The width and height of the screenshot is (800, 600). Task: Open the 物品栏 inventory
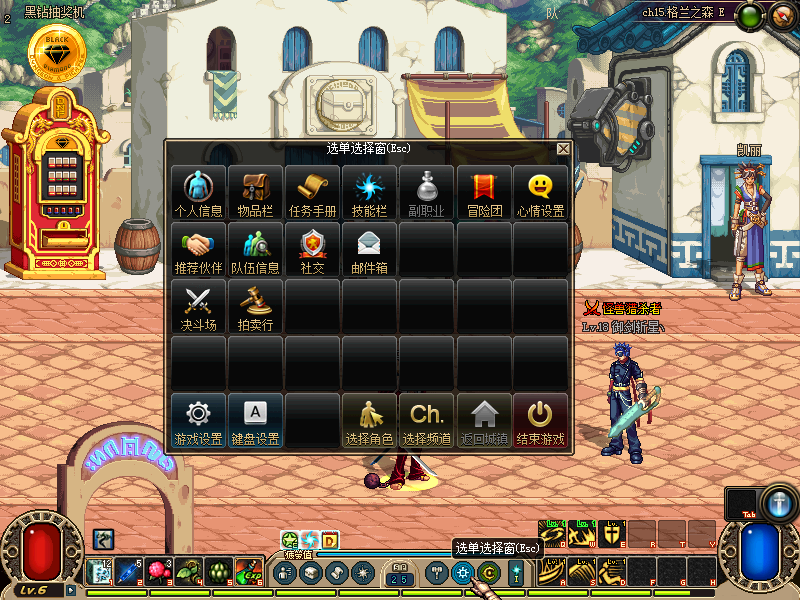pyautogui.click(x=255, y=192)
